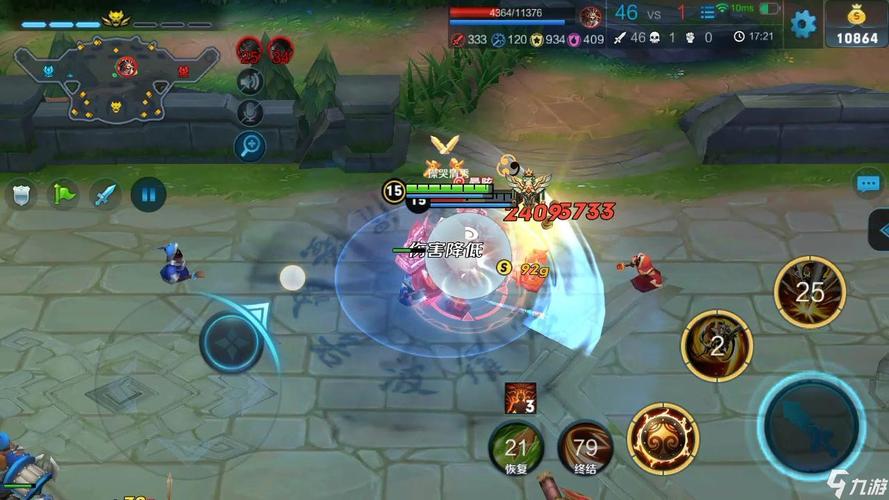
Task: Click the hero portrait beside health bar
Action: 591,14
